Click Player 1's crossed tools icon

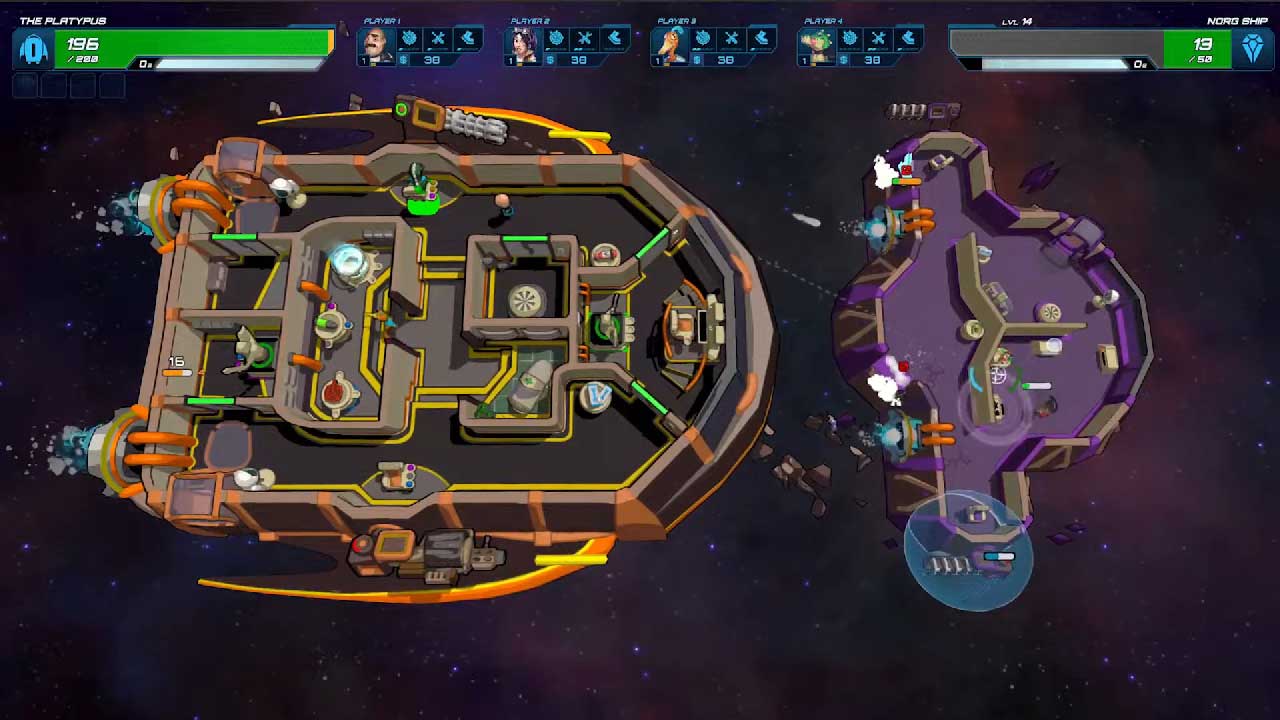[x=438, y=39]
